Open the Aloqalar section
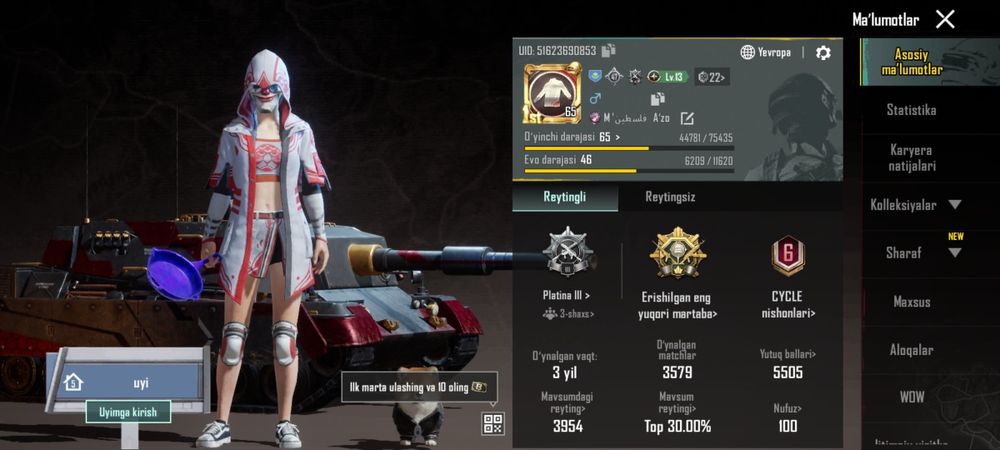 [911, 350]
